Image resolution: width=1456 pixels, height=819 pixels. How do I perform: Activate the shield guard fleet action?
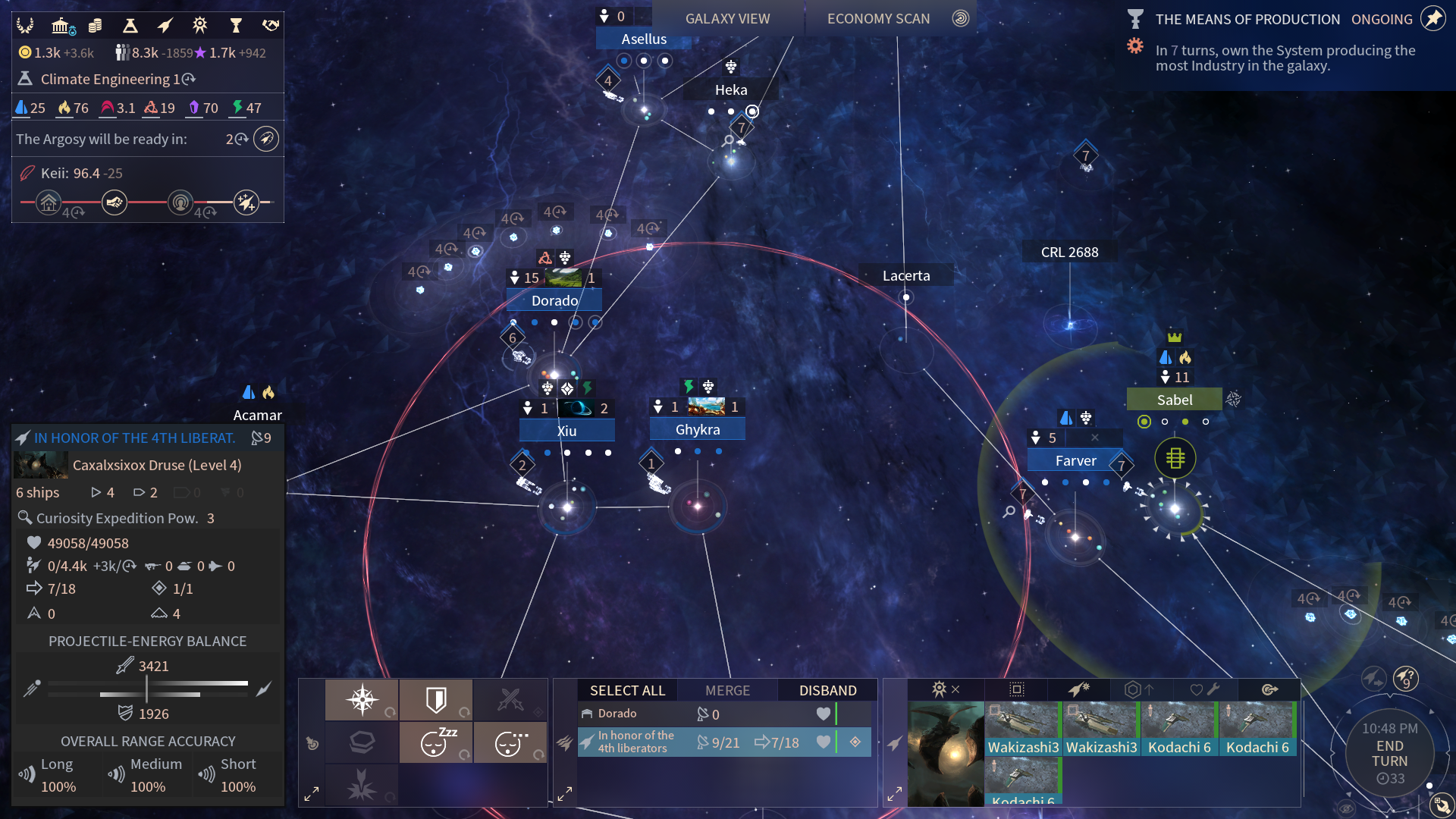(436, 699)
